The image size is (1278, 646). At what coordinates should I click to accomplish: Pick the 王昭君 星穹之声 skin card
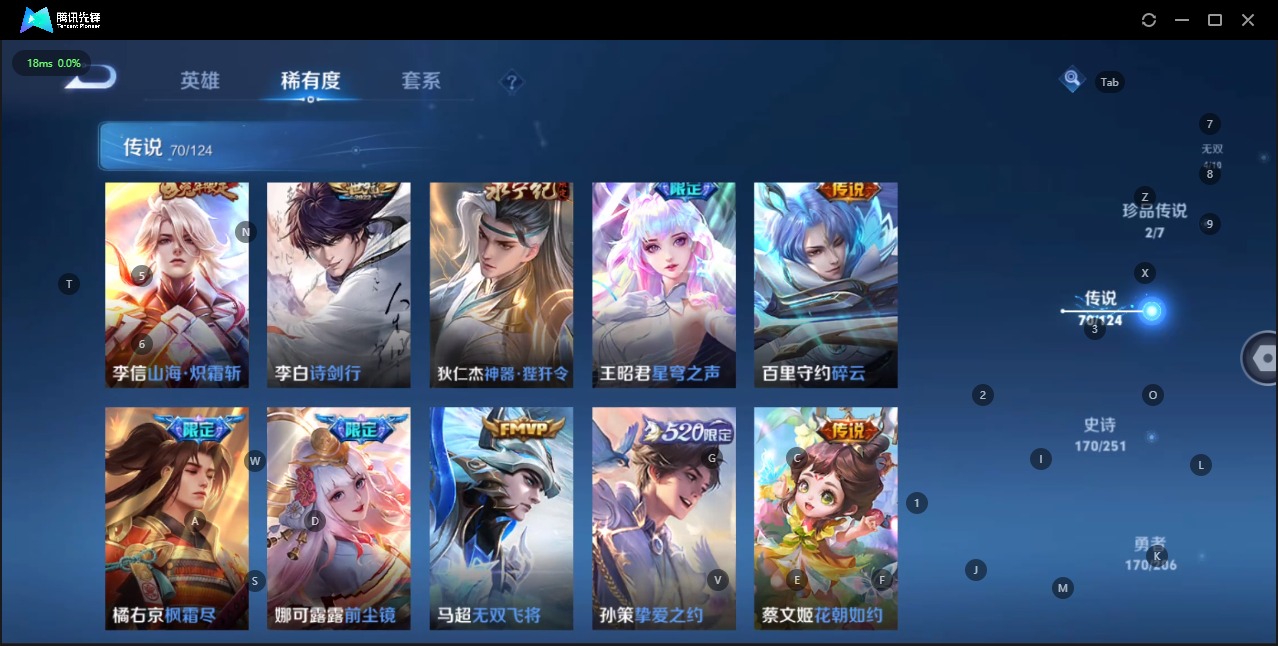click(x=664, y=285)
